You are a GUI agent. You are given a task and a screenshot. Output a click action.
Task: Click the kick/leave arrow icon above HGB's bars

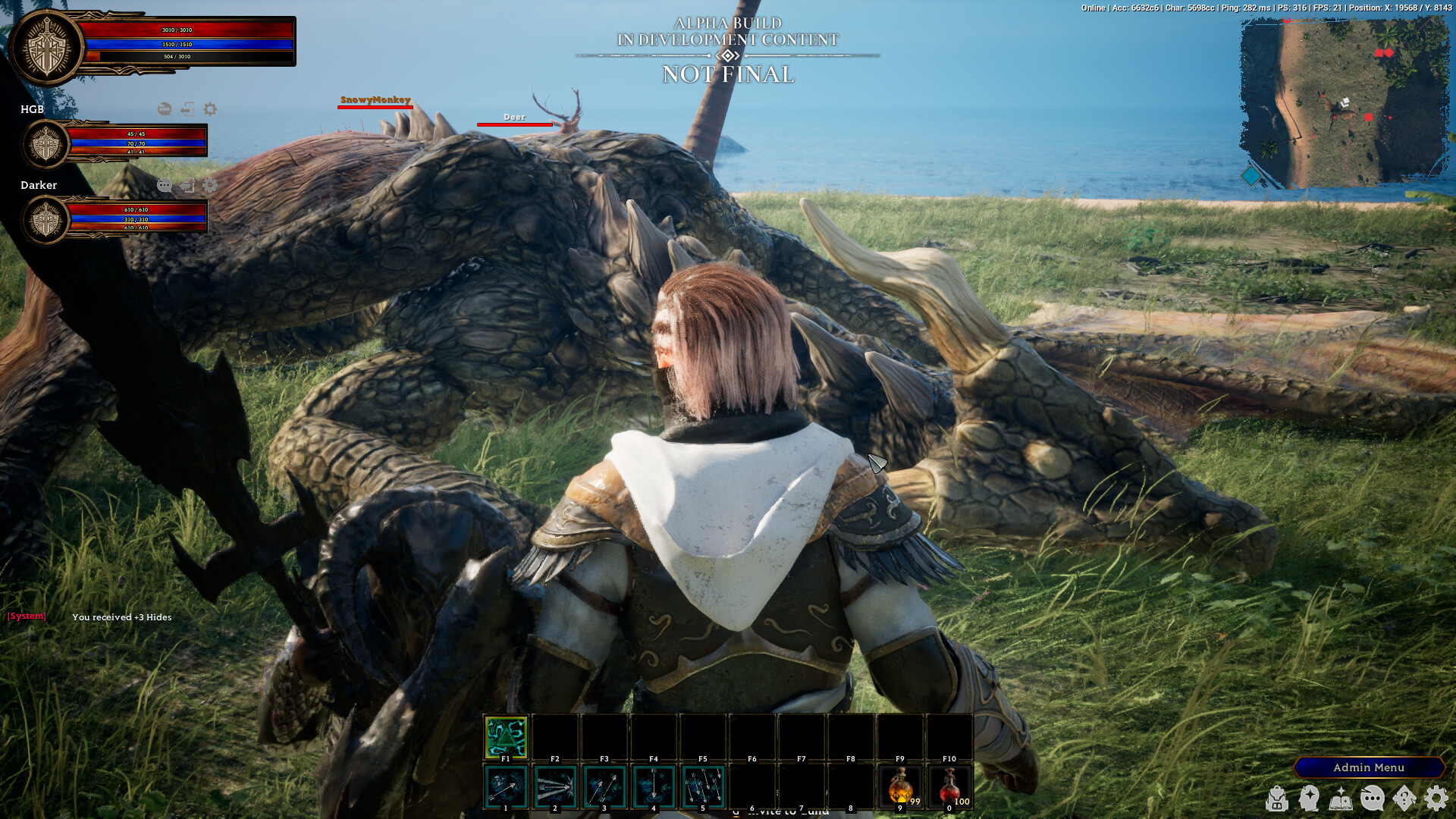coord(187,110)
